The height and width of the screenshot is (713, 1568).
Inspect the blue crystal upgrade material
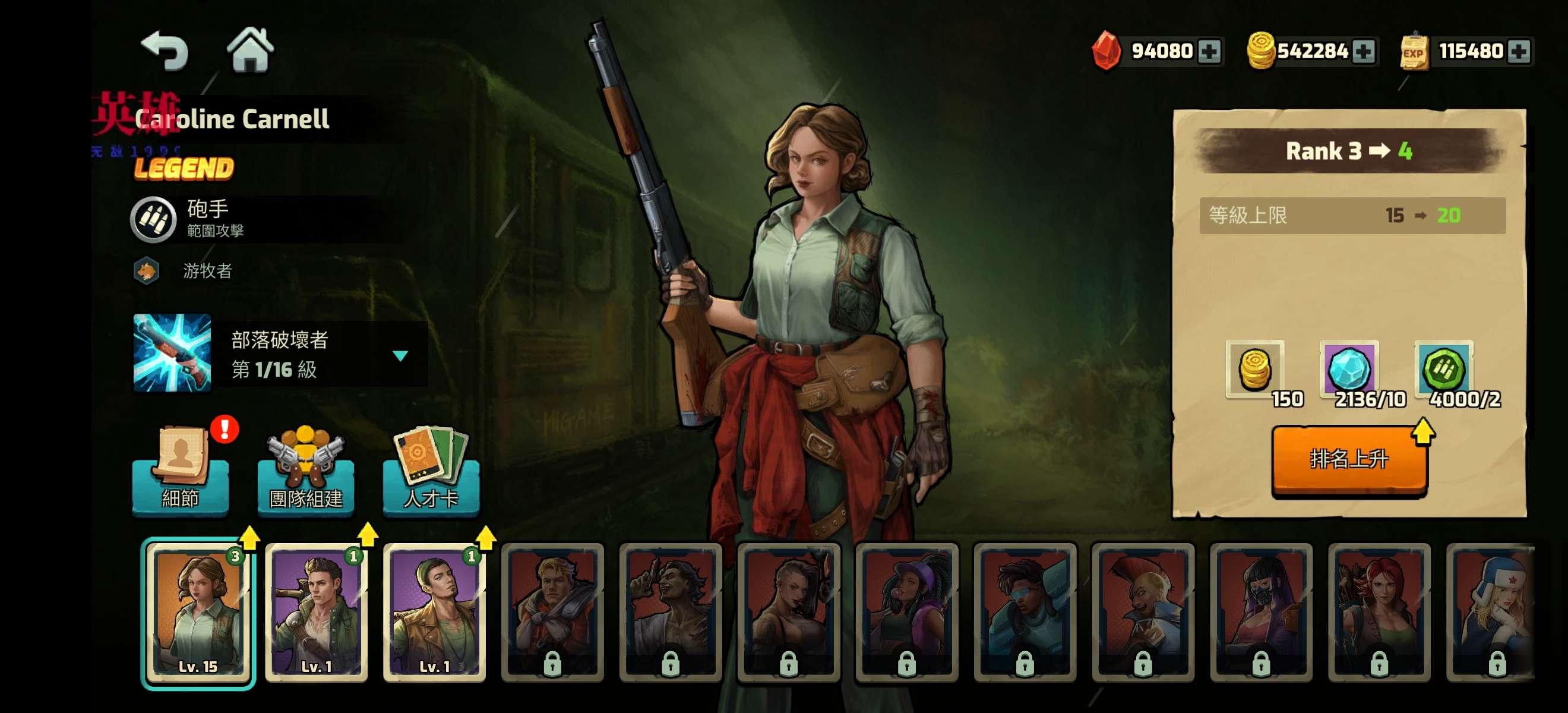coord(1349,369)
